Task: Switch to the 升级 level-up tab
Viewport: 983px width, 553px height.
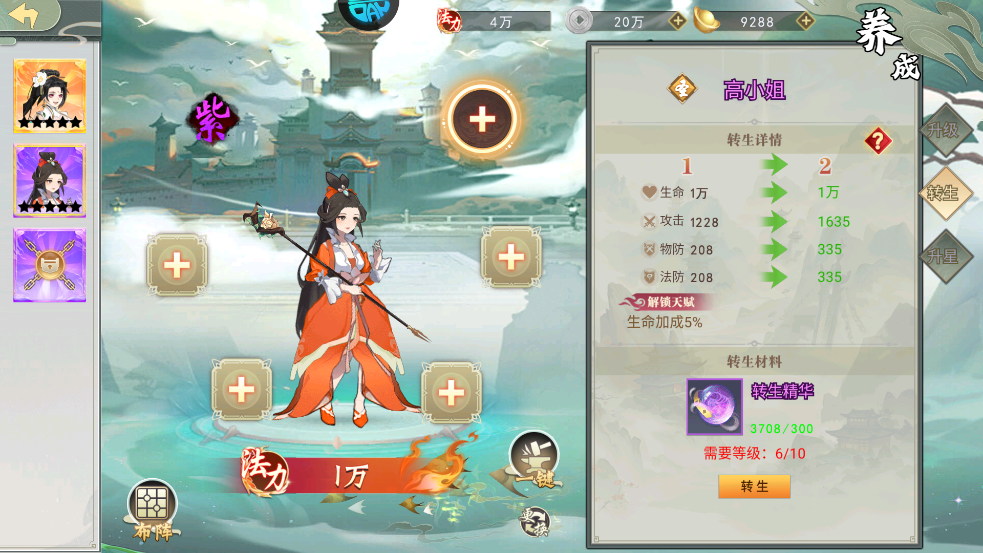Action: (x=943, y=130)
